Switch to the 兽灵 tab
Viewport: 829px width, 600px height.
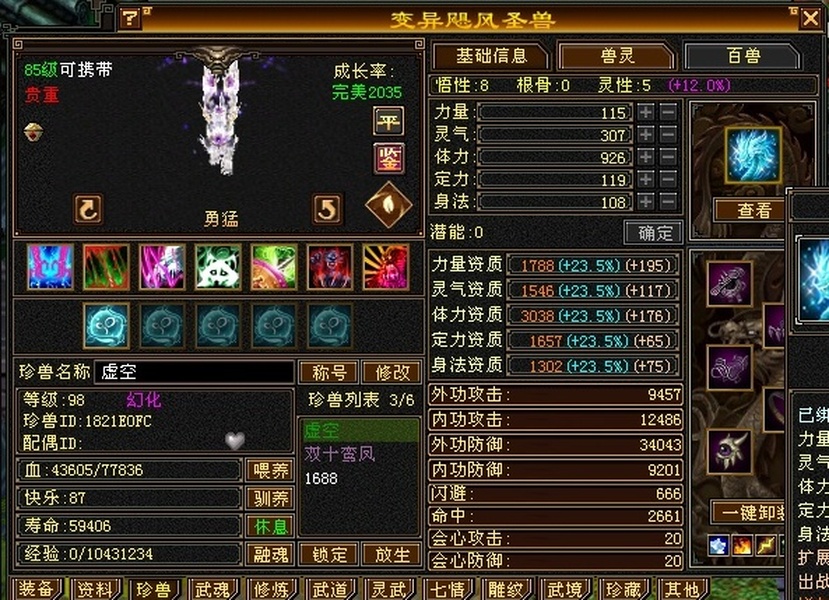tap(616, 56)
